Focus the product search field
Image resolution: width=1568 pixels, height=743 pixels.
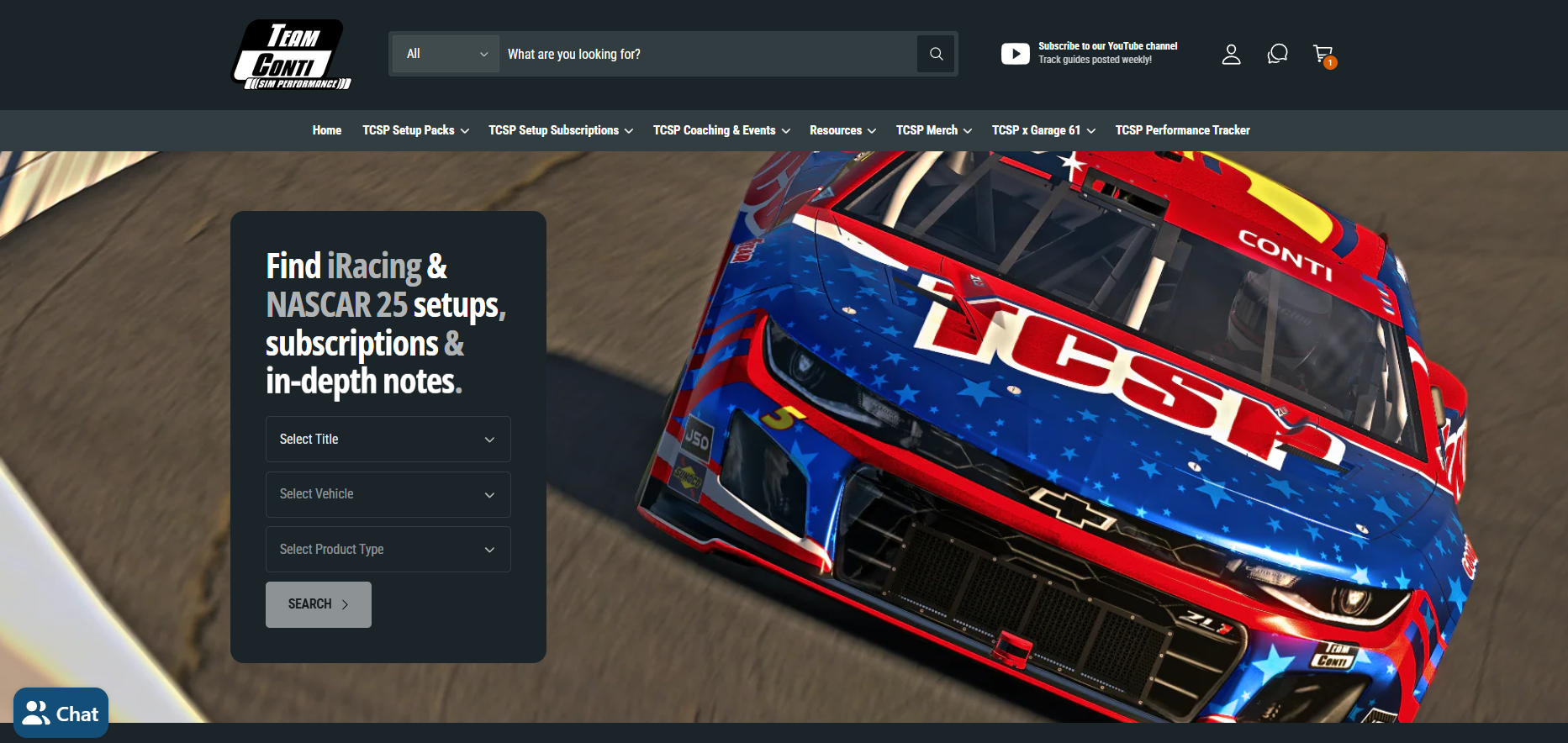point(706,54)
